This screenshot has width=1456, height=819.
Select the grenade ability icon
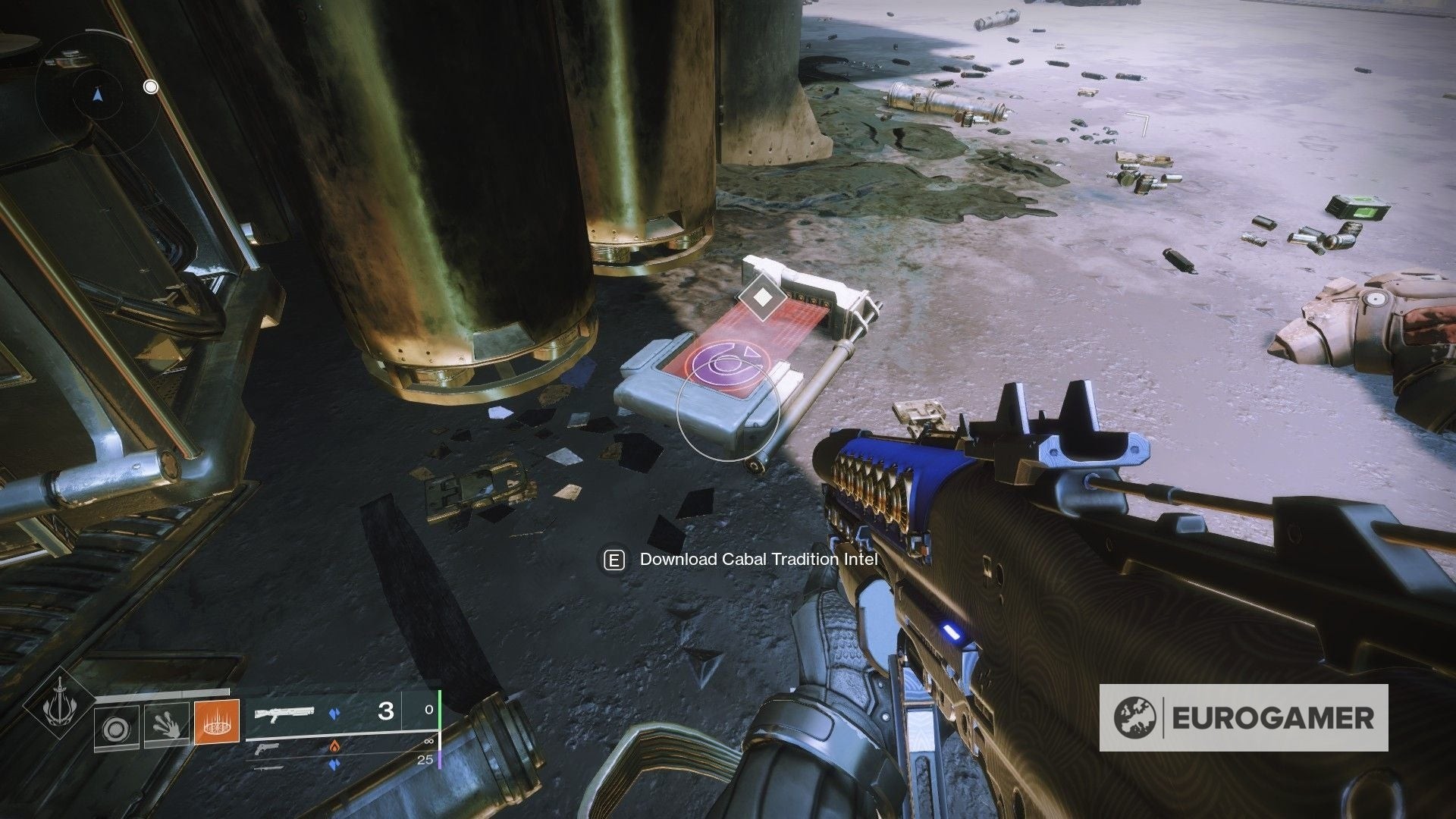click(116, 727)
